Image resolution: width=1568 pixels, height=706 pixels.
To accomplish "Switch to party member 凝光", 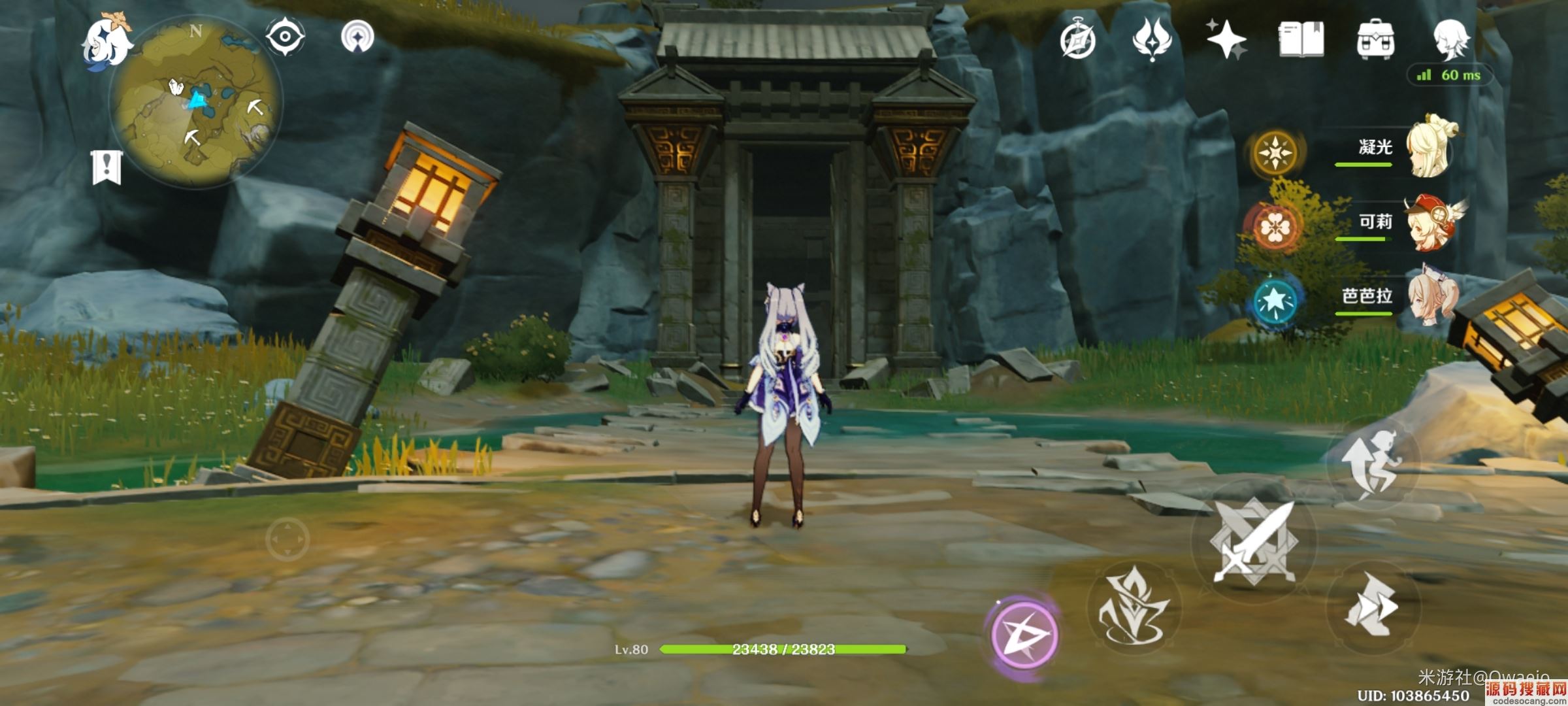I will [1431, 148].
